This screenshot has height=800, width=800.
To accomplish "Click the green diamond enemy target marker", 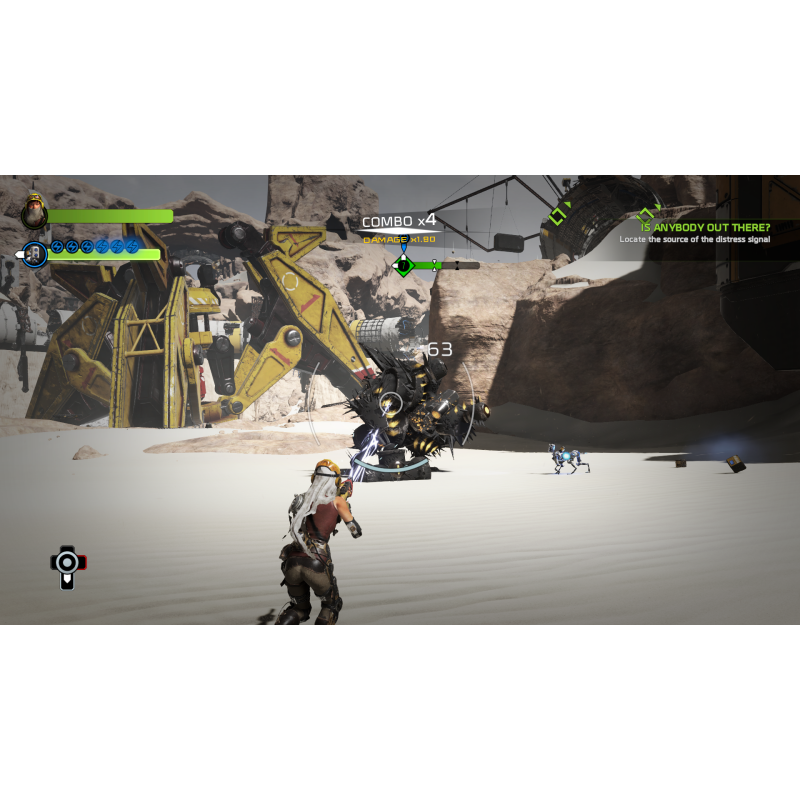I will [x=403, y=265].
